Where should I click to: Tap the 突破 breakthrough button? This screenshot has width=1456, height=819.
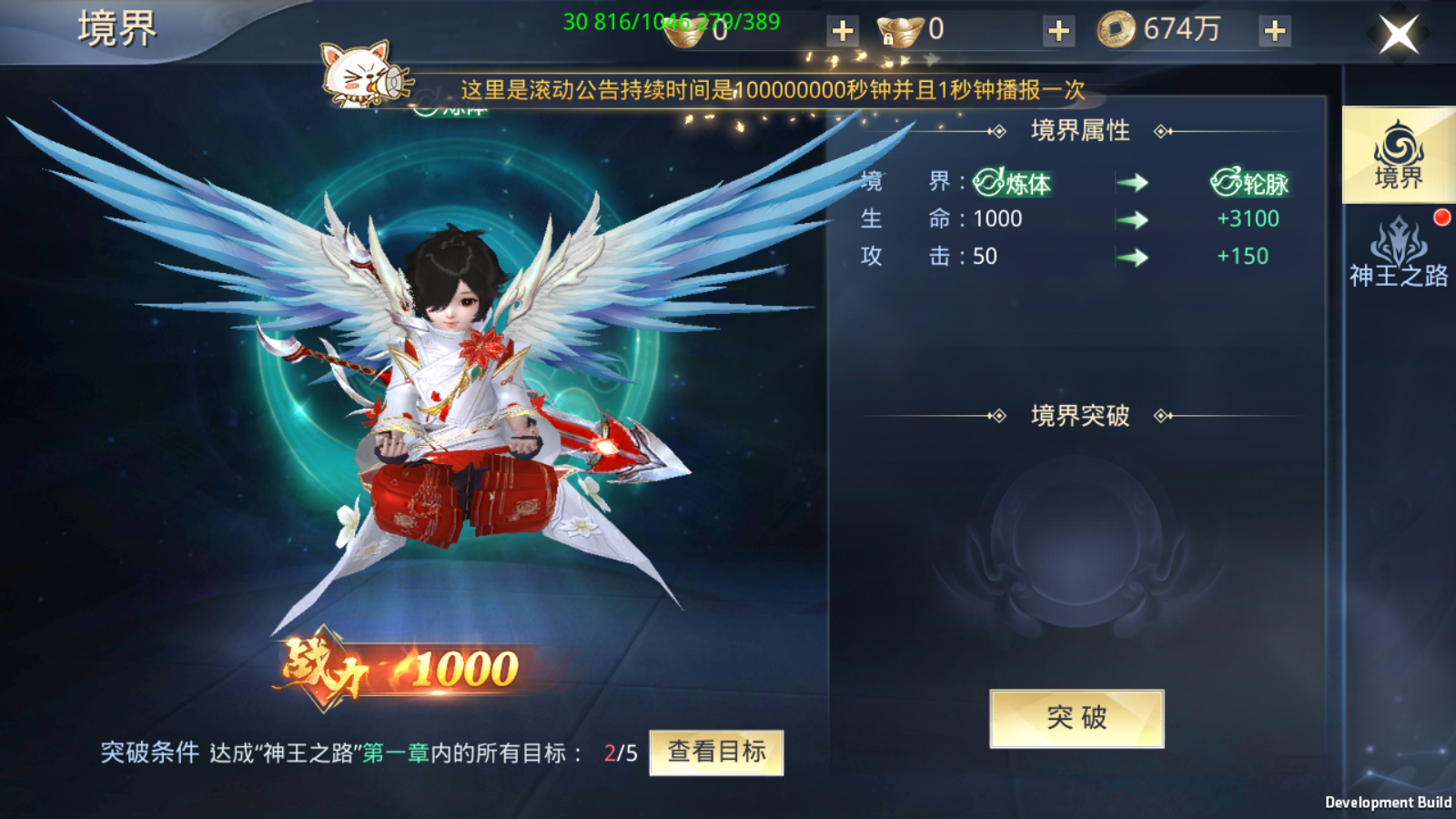click(x=1077, y=718)
